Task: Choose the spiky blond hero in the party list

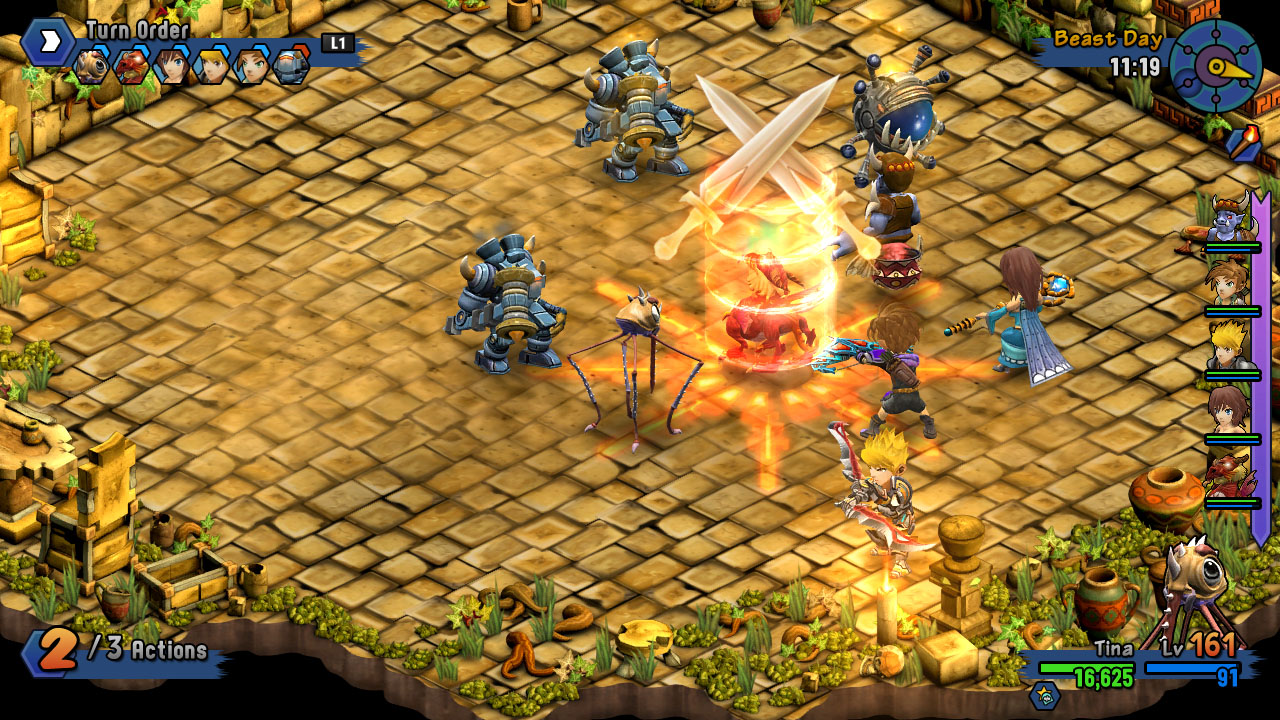Action: pyautogui.click(x=1229, y=348)
